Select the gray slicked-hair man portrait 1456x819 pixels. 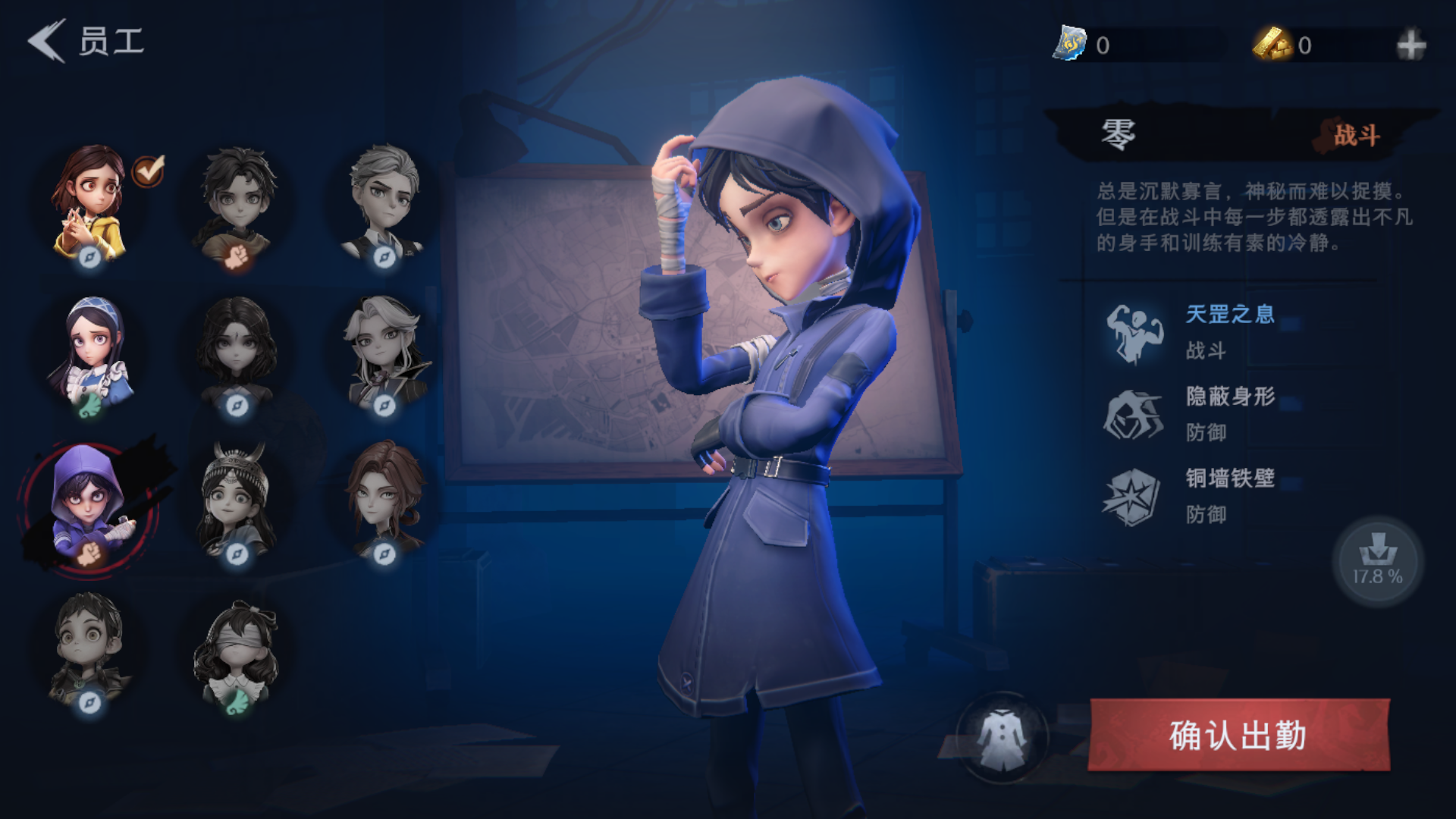coord(384,202)
